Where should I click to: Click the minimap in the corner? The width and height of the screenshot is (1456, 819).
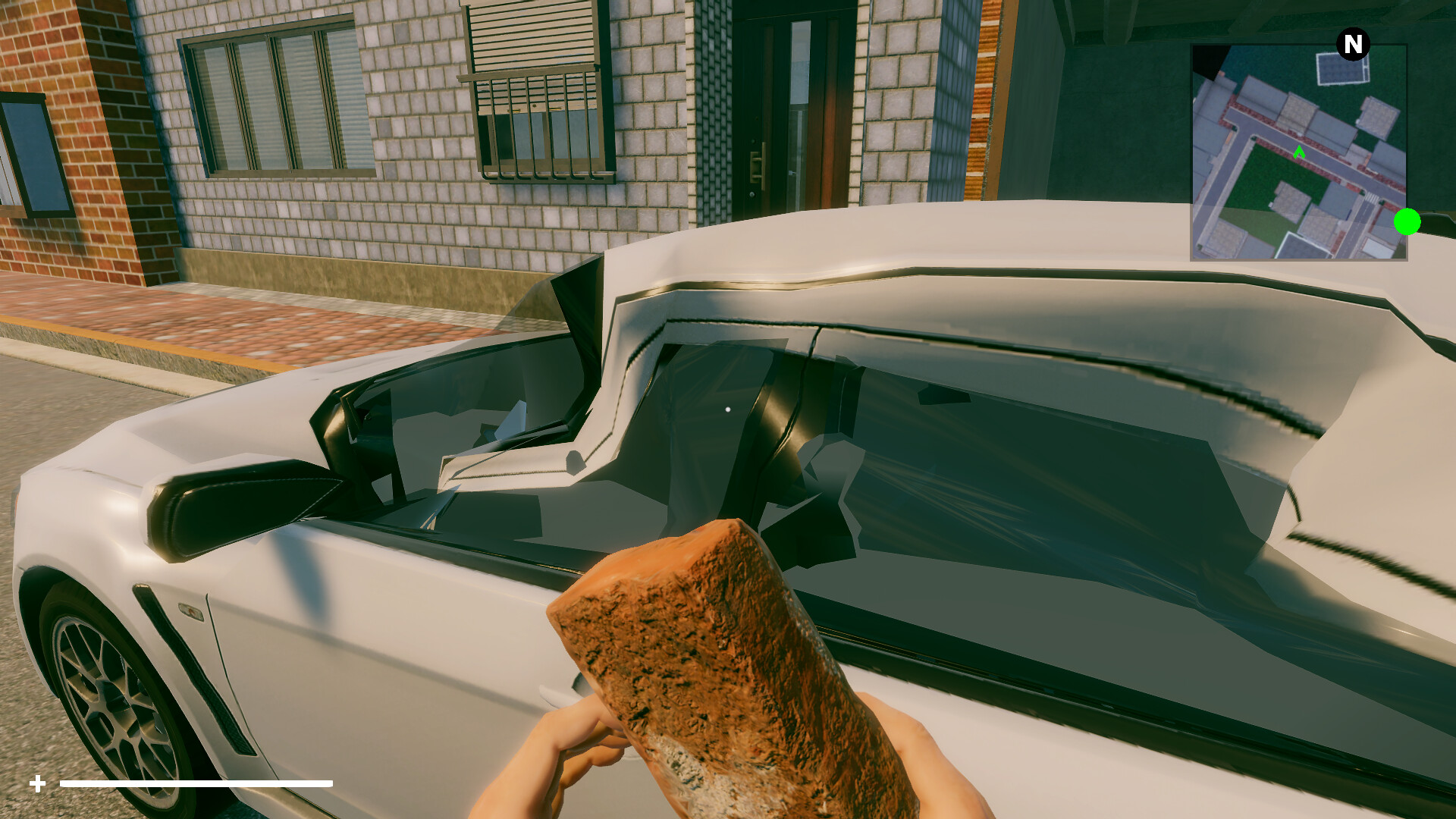click(1298, 152)
